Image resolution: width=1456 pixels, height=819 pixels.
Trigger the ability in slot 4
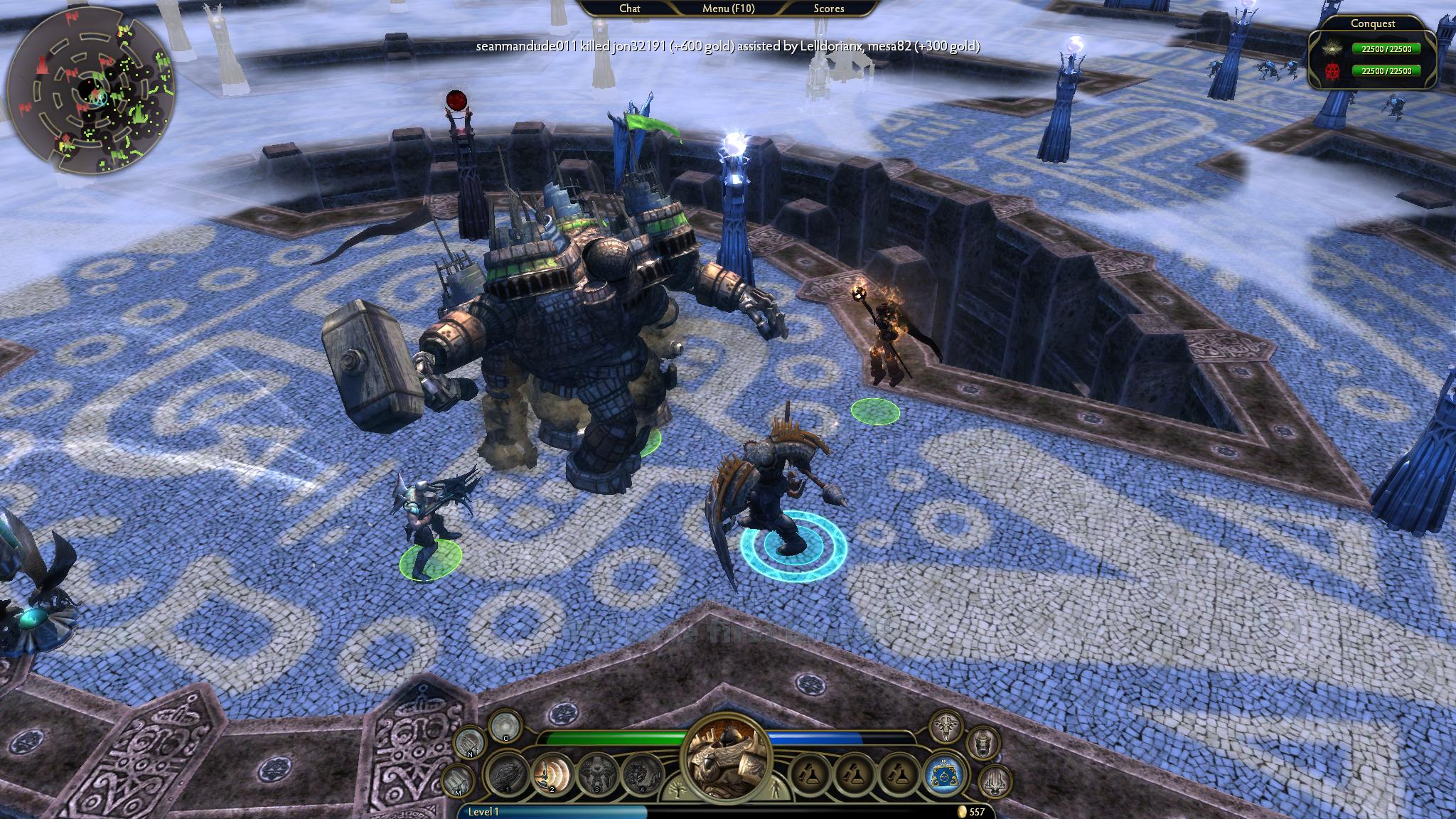point(641,773)
